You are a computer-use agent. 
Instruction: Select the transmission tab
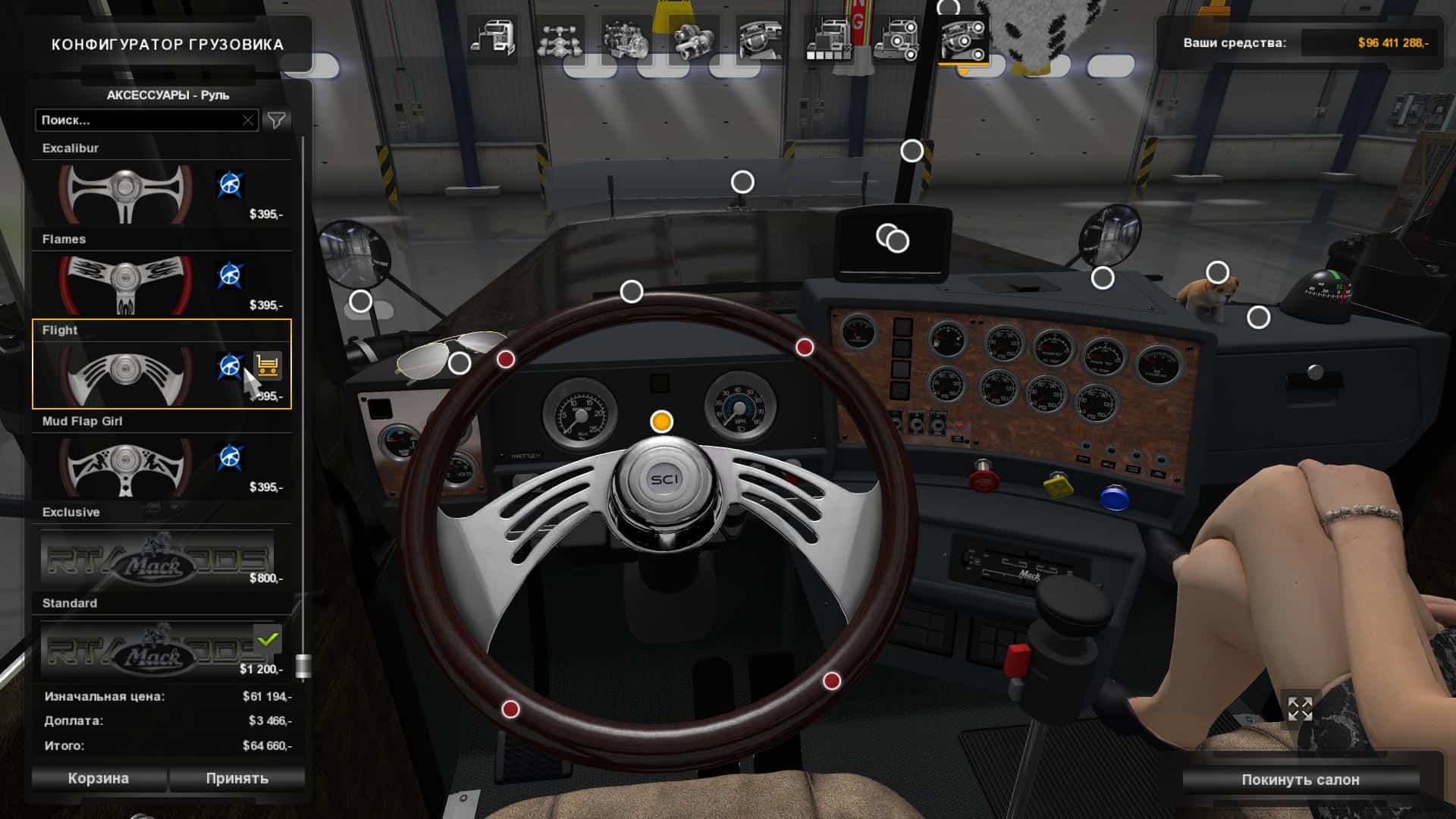click(x=693, y=38)
